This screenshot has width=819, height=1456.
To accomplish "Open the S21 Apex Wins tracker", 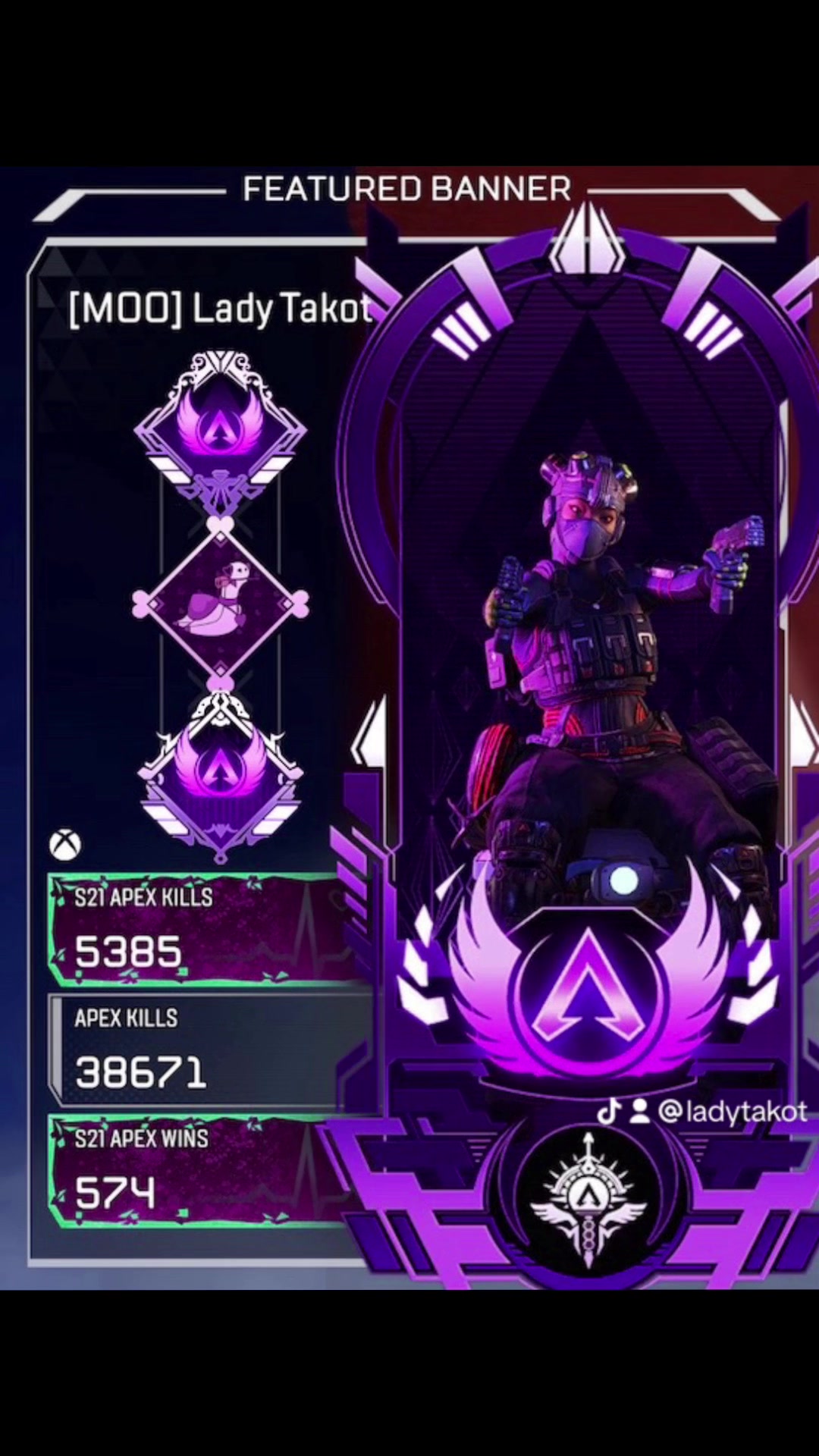I will (197, 1171).
